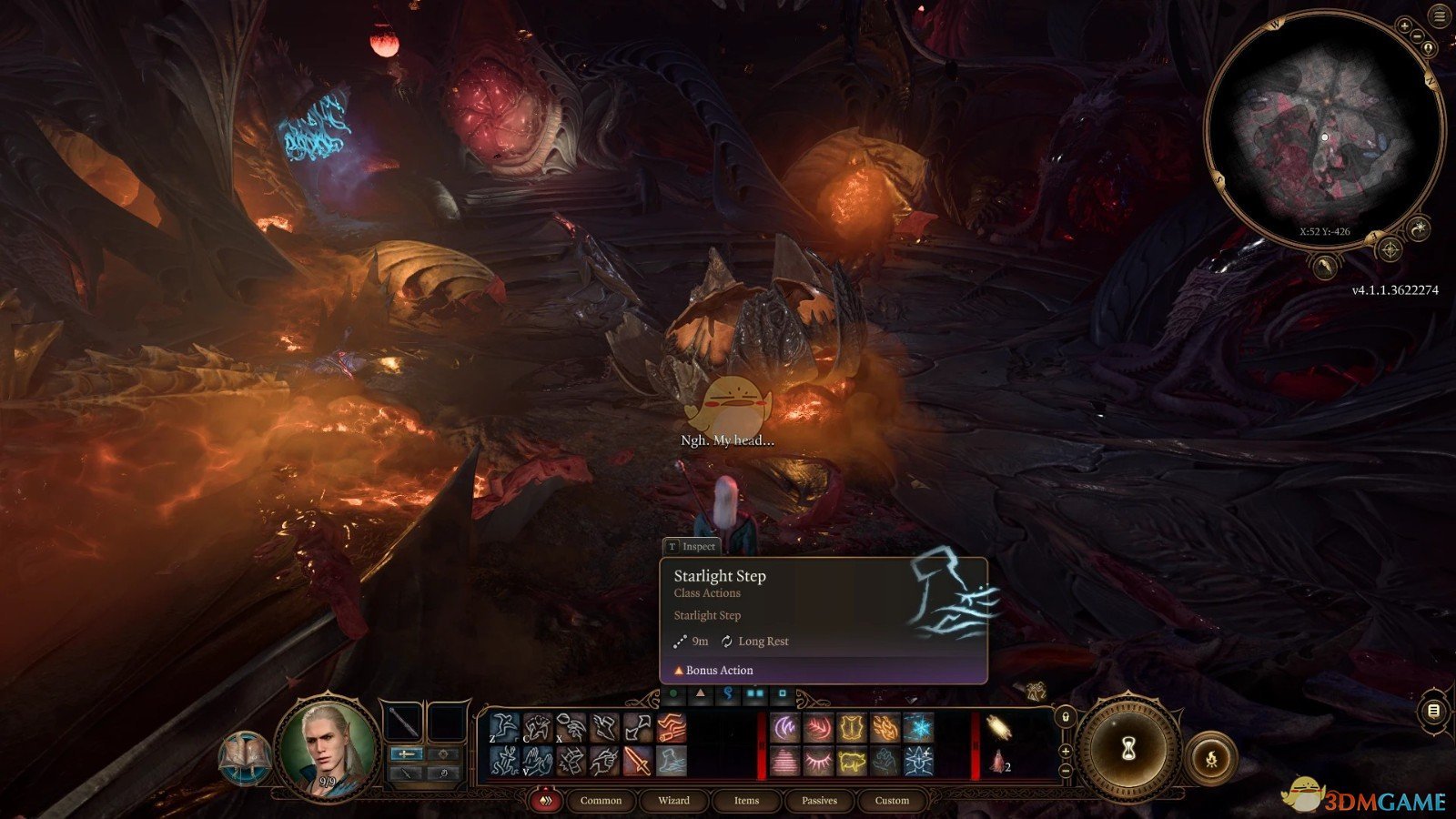
Task: Click the circular minimap
Action: pyautogui.click(x=1324, y=136)
